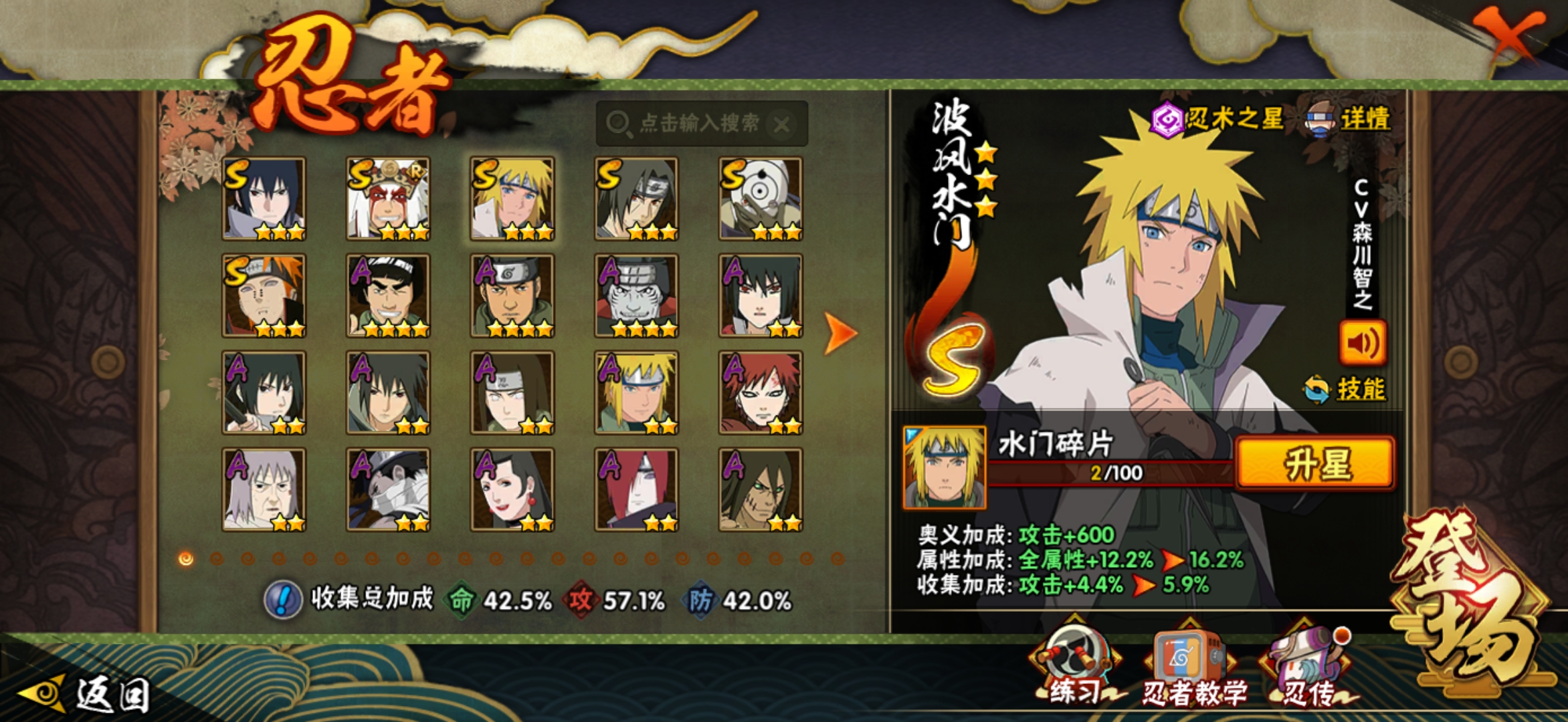The image size is (1568, 722).
Task: Select the masked Tobi S-rank portrait
Action: point(761,199)
